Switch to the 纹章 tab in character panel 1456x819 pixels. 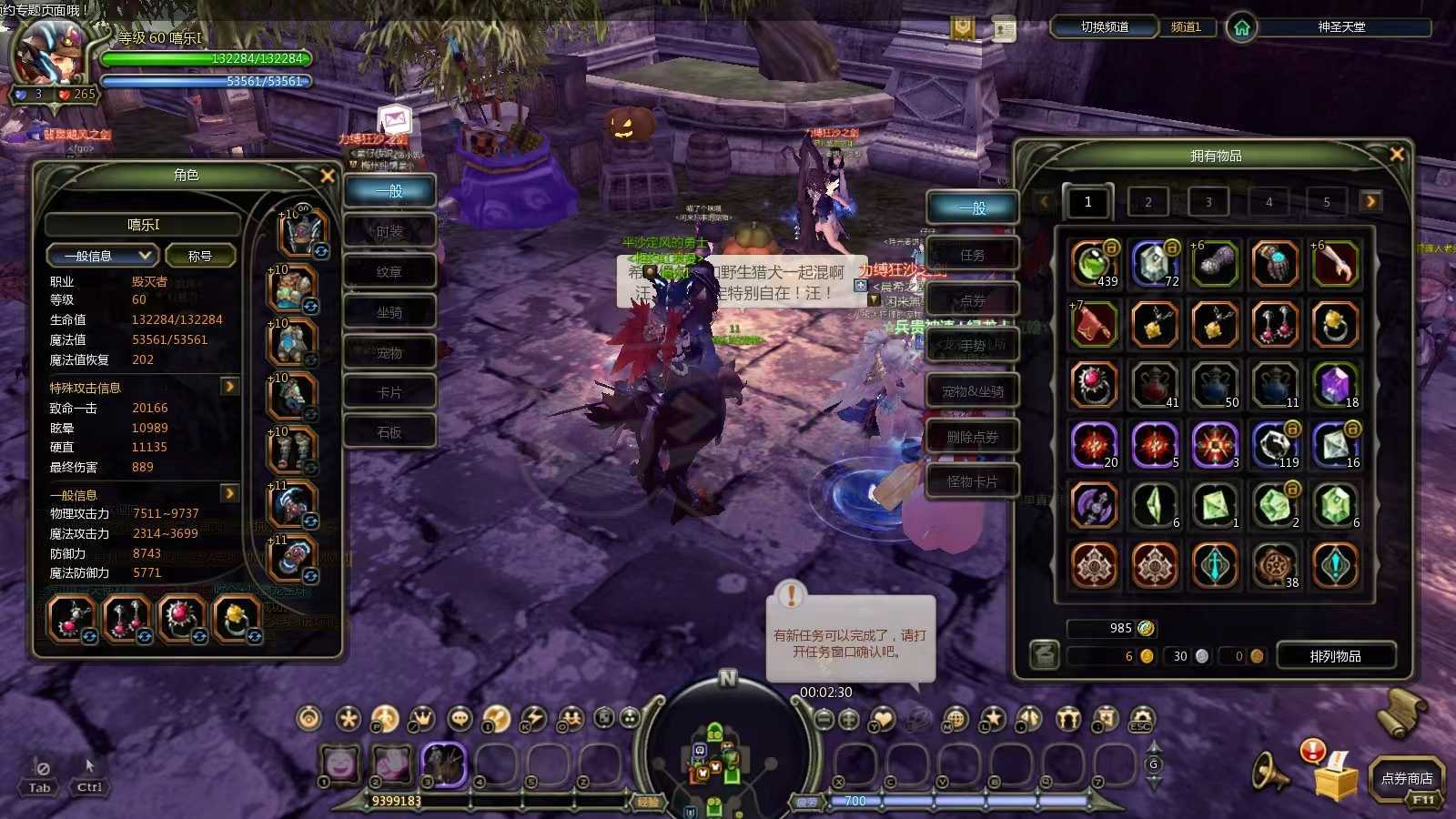[389, 272]
